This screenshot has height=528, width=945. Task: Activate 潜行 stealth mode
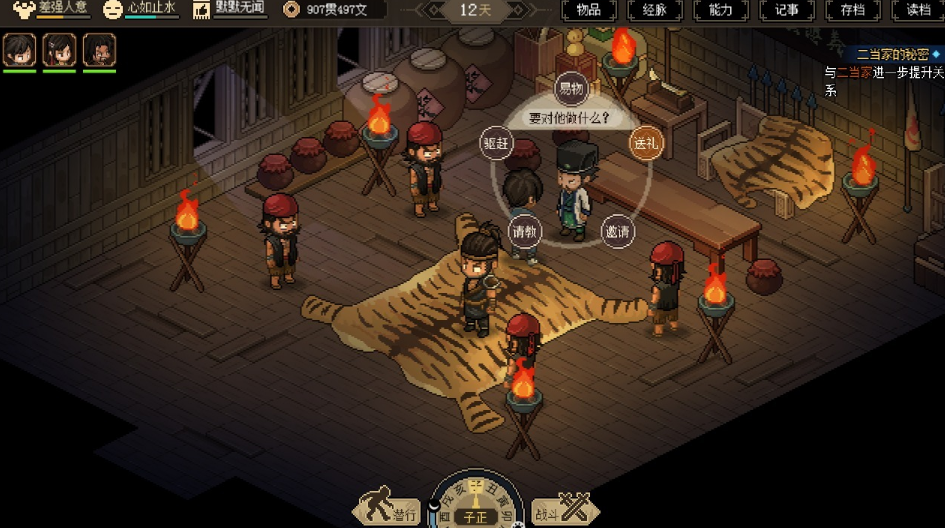click(x=391, y=510)
